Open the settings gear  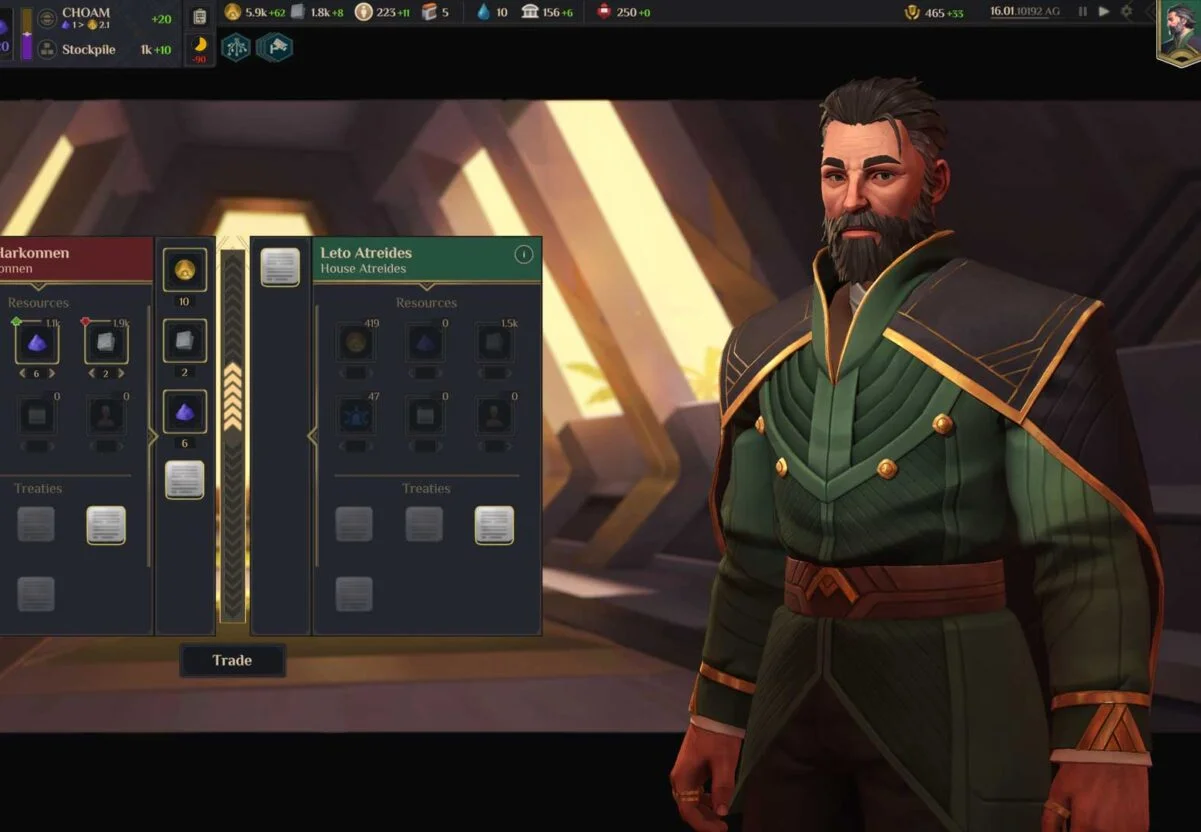click(1127, 12)
